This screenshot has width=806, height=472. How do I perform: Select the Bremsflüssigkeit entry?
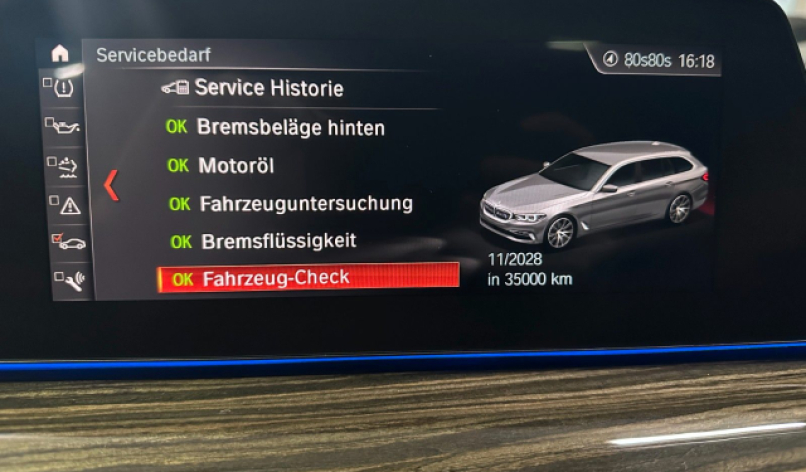click(x=264, y=242)
